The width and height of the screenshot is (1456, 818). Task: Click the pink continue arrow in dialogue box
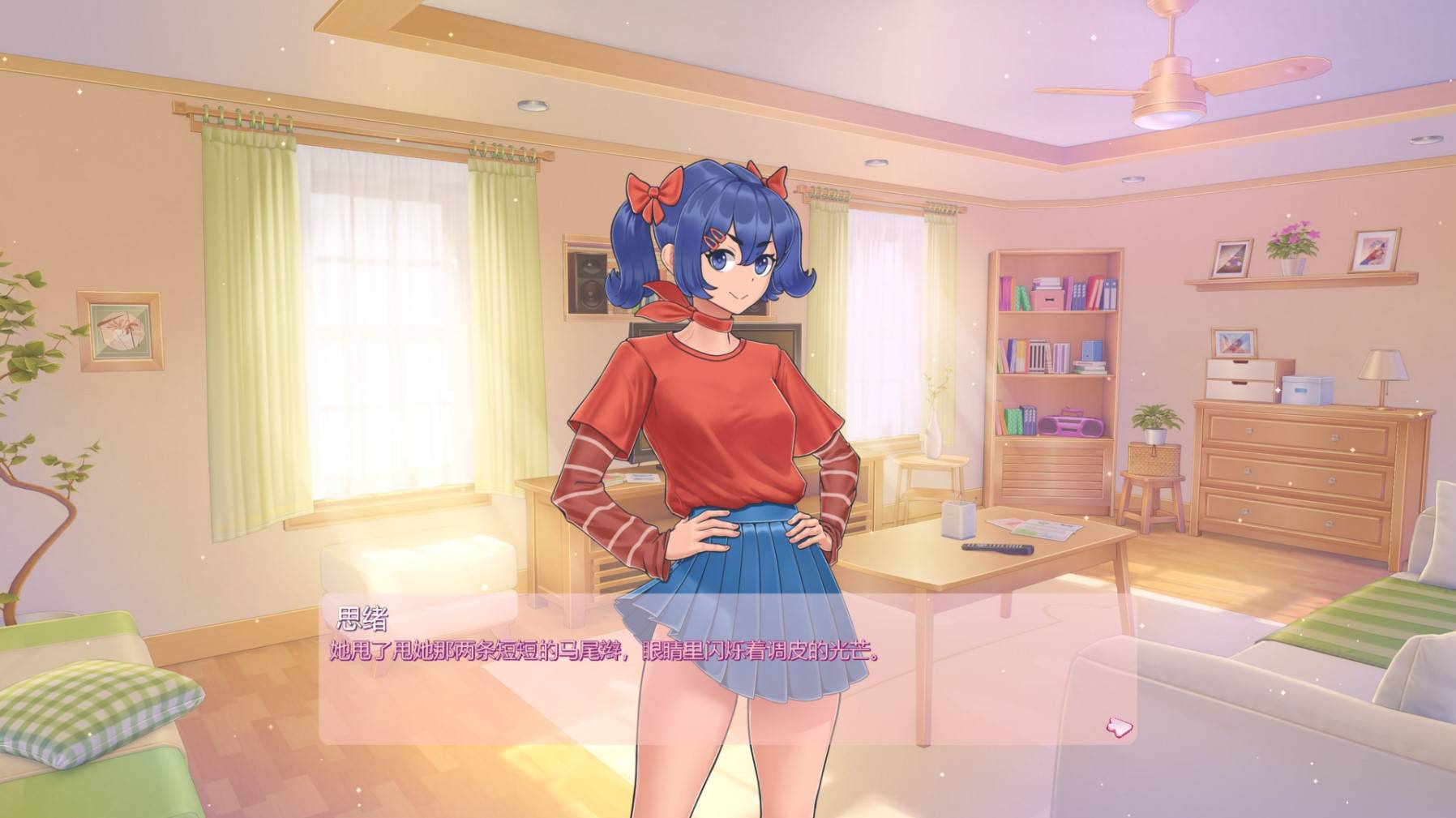click(x=1119, y=726)
